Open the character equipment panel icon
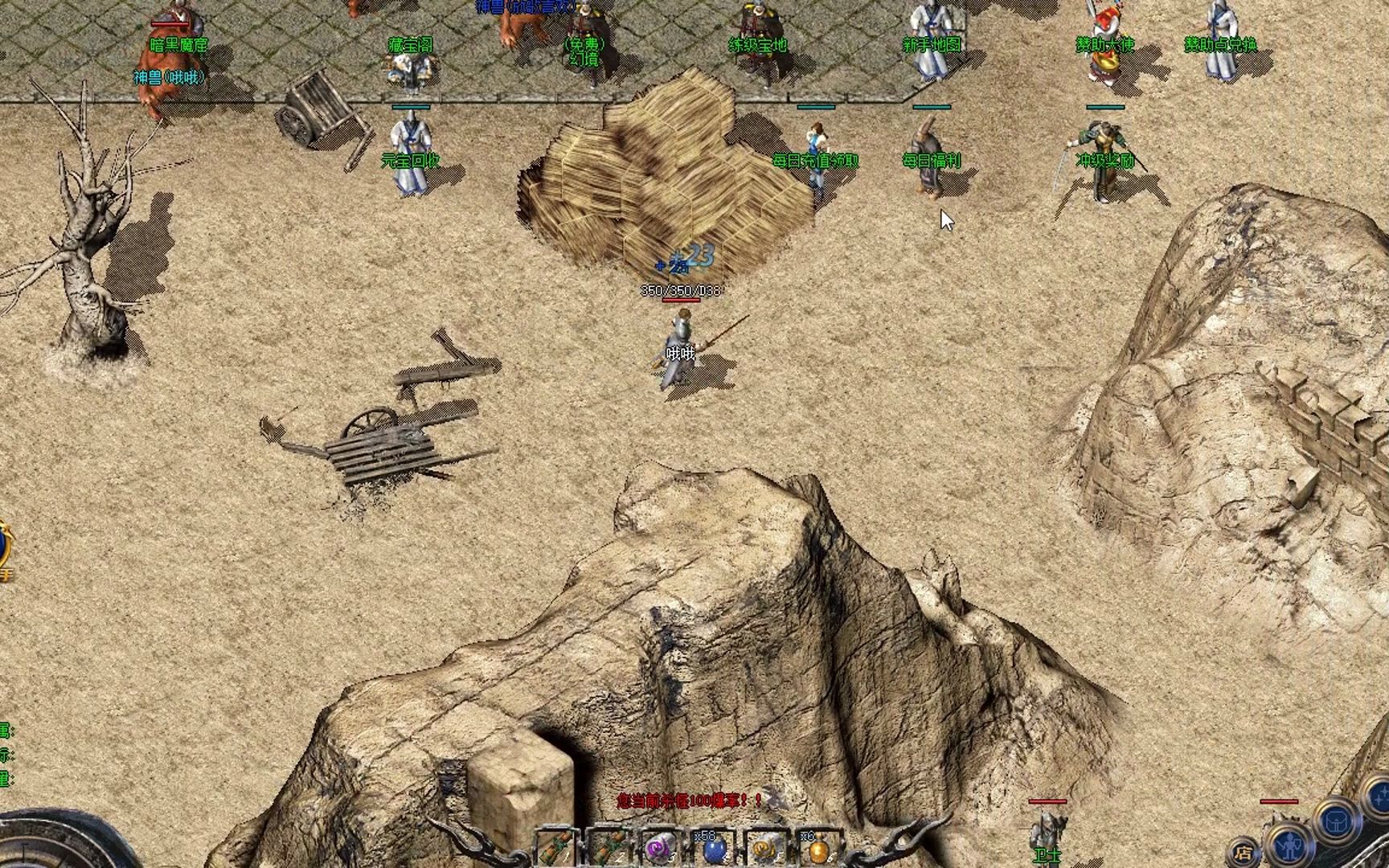The height and width of the screenshot is (868, 1389). click(1290, 845)
